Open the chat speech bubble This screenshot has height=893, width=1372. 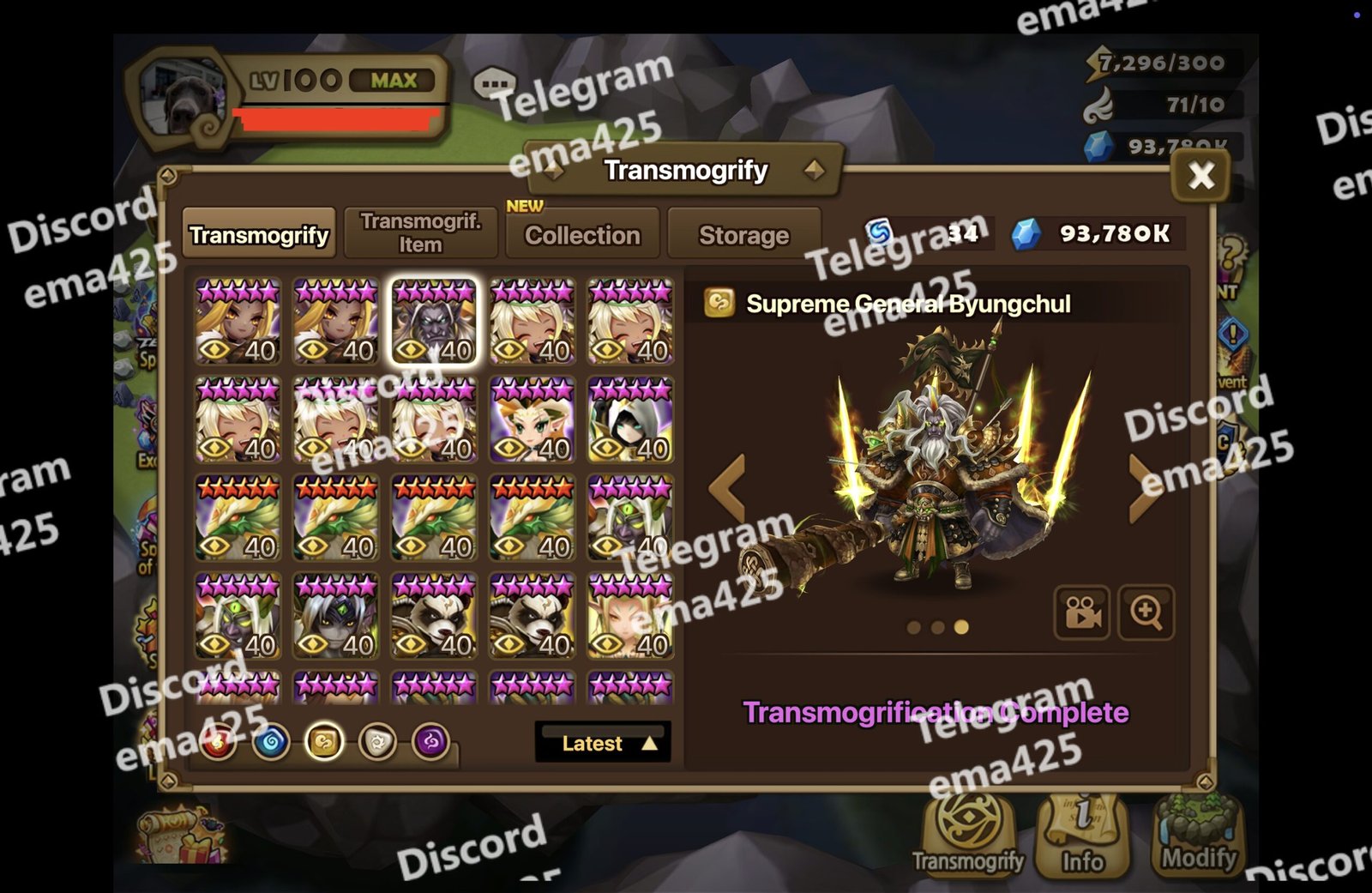(x=495, y=85)
